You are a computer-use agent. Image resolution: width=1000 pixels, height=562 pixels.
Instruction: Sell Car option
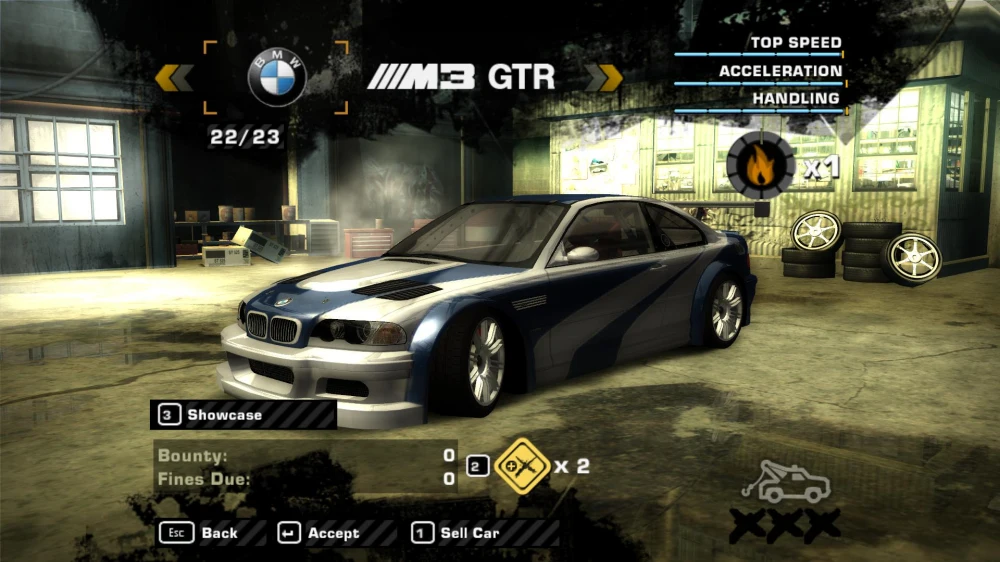pos(456,533)
